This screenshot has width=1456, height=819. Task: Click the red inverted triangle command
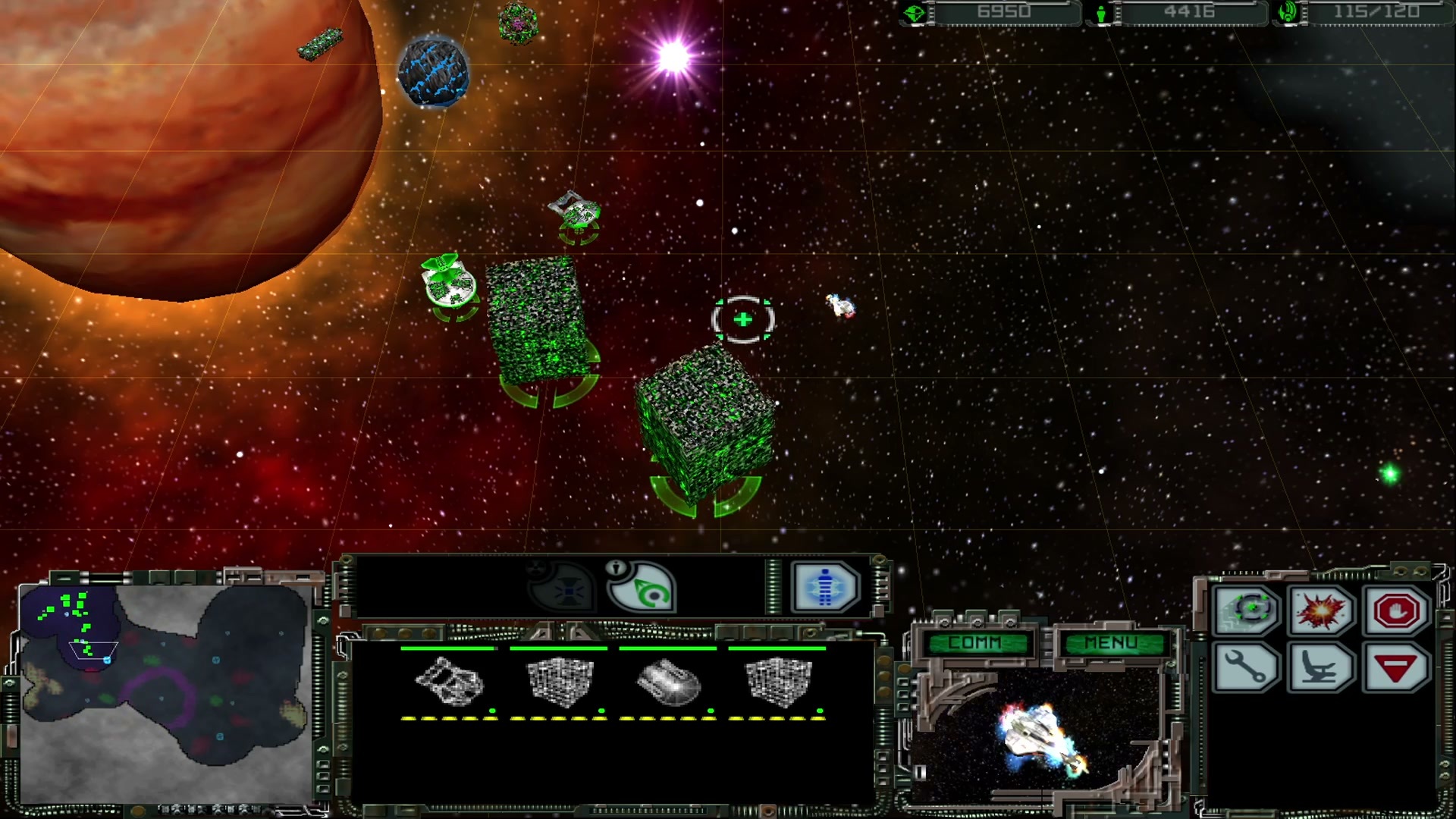pyautogui.click(x=1396, y=668)
